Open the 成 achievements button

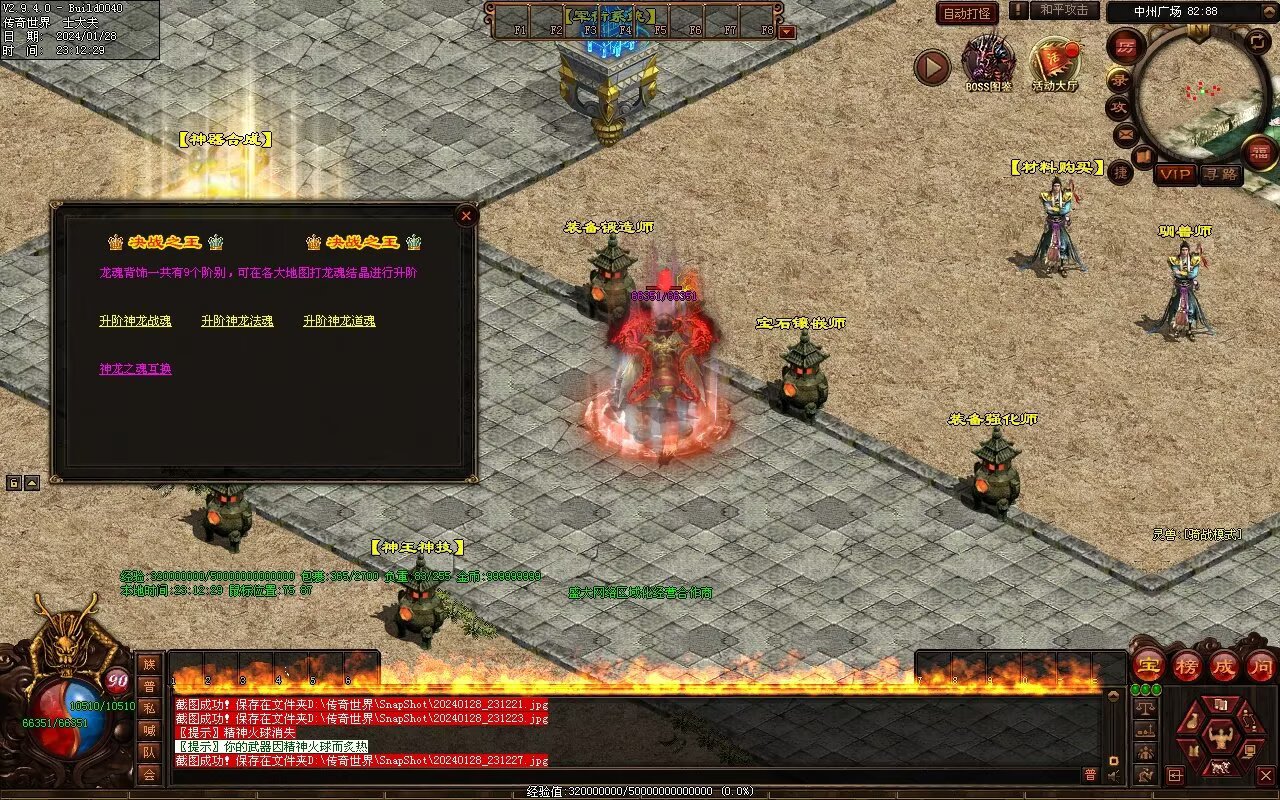click(1223, 665)
